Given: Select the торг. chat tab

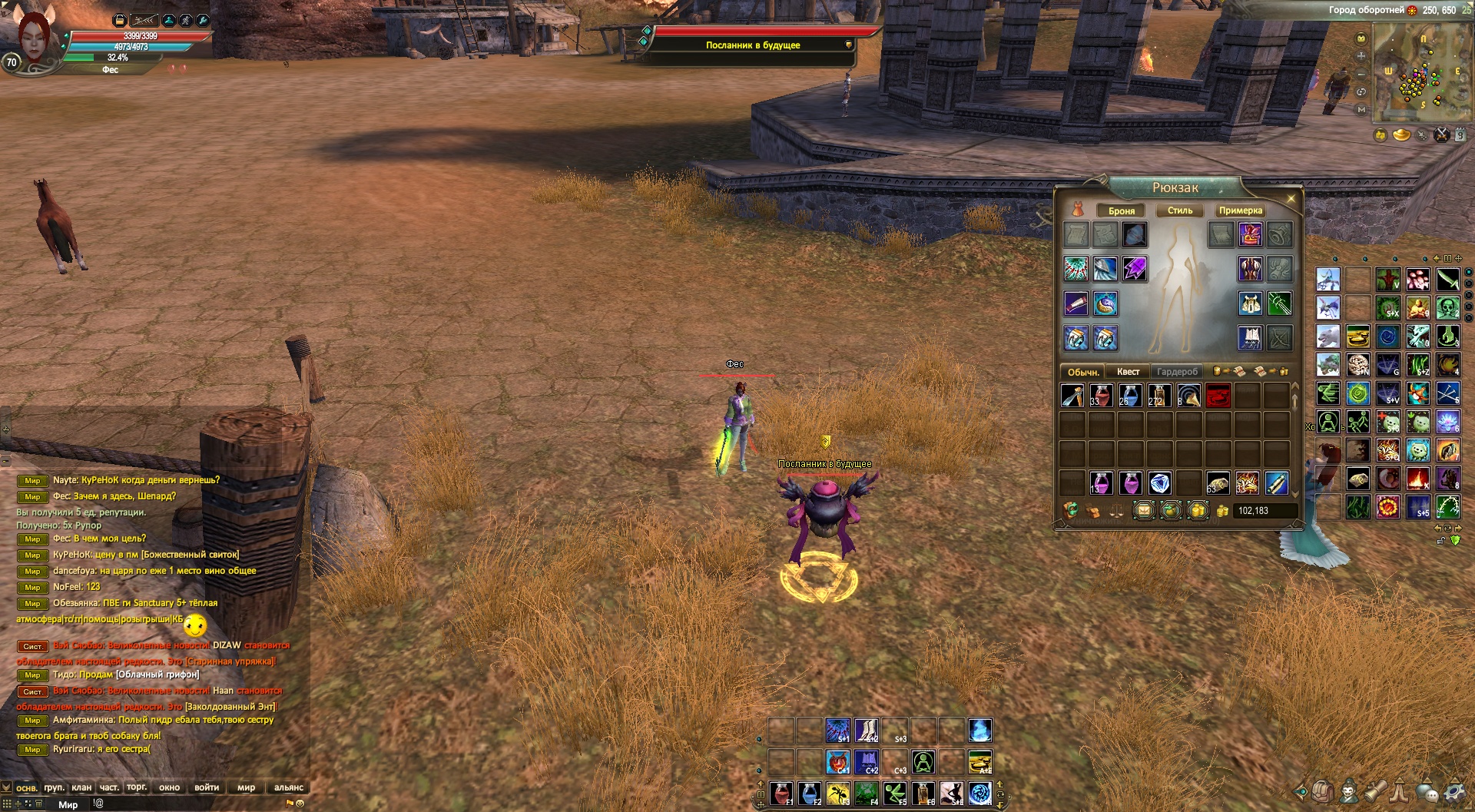Looking at the screenshot, I should coord(137,787).
